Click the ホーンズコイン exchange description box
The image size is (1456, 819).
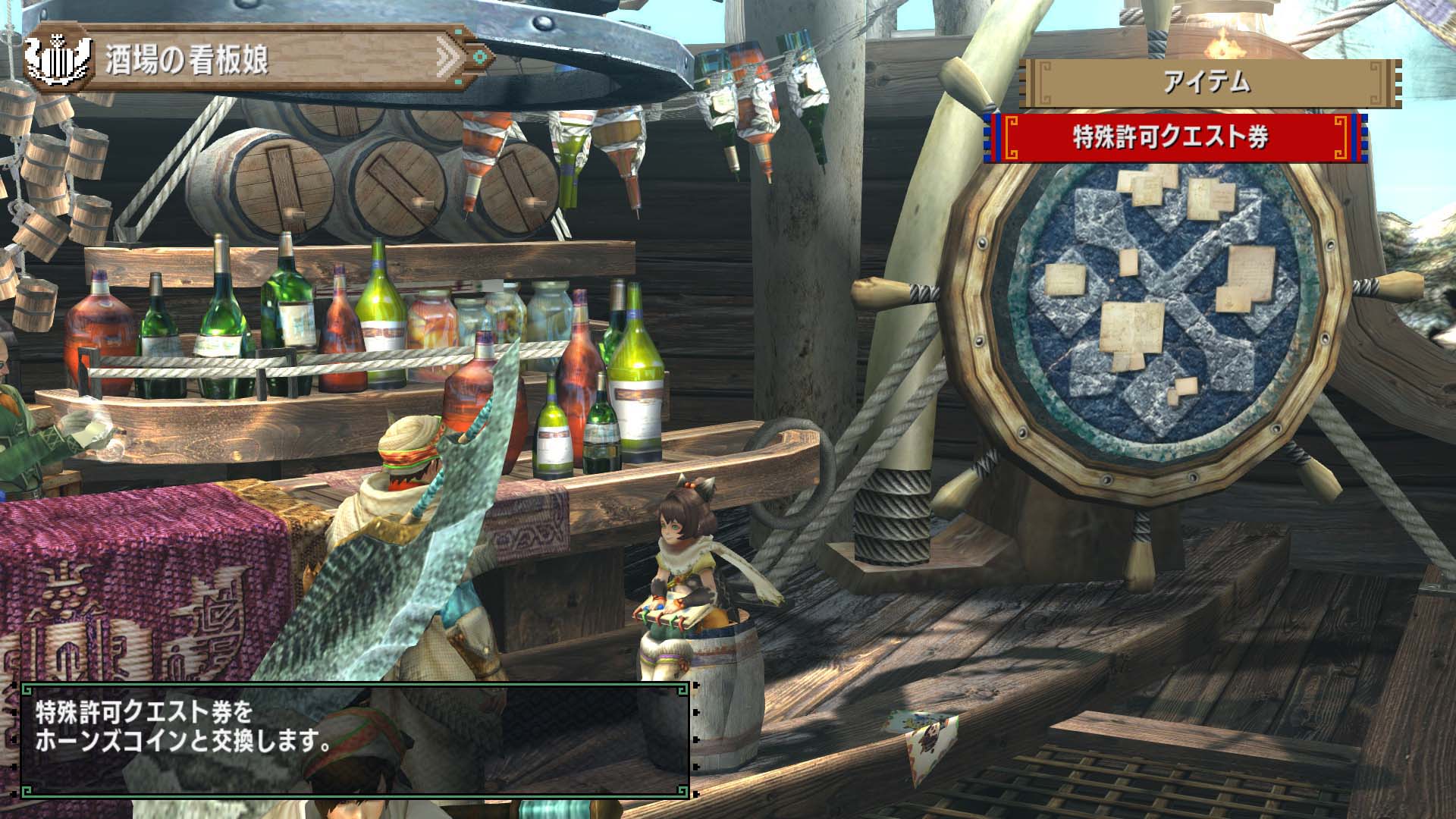[x=355, y=739]
